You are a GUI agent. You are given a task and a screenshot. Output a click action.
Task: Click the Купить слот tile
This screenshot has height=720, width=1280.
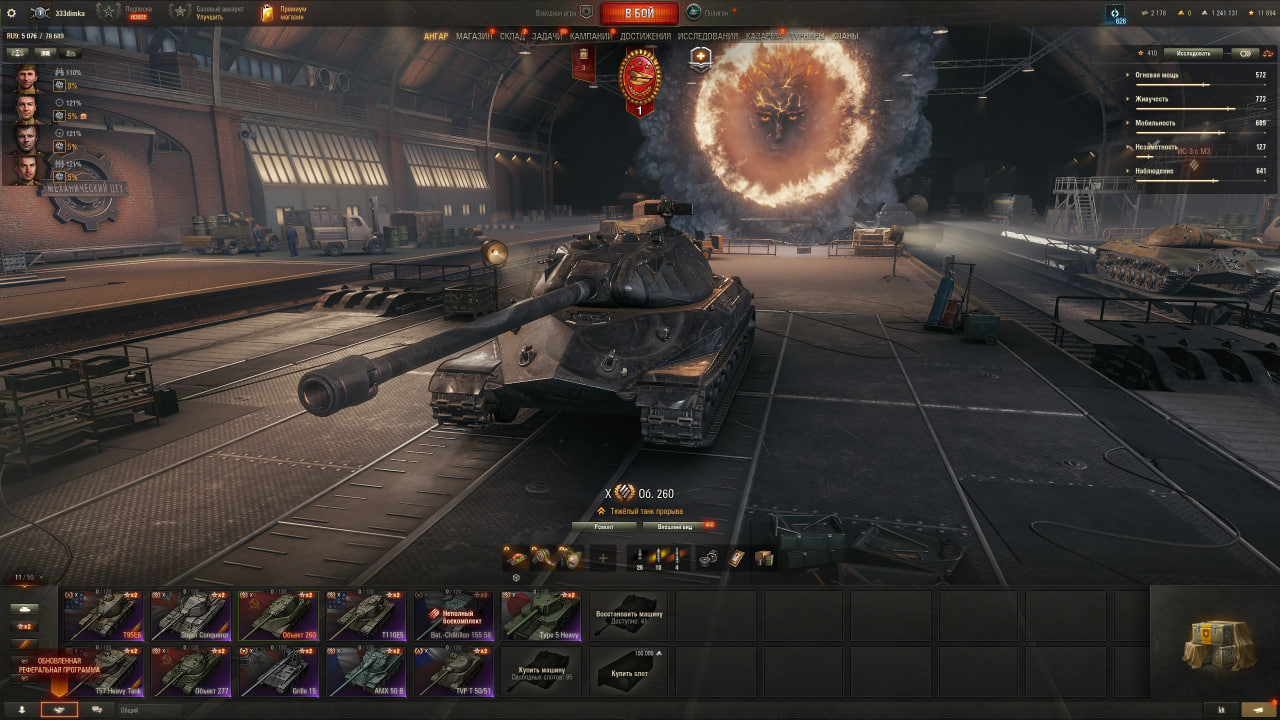pyautogui.click(x=628, y=671)
